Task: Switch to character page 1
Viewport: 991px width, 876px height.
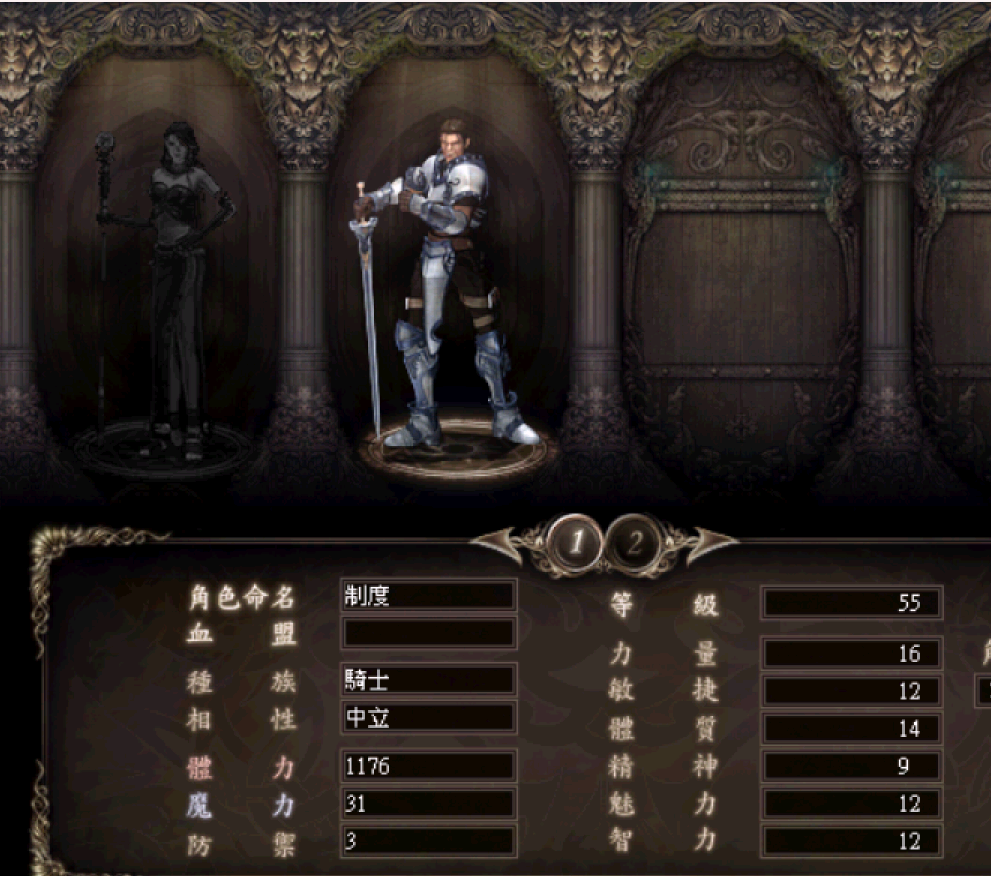Action: point(577,543)
